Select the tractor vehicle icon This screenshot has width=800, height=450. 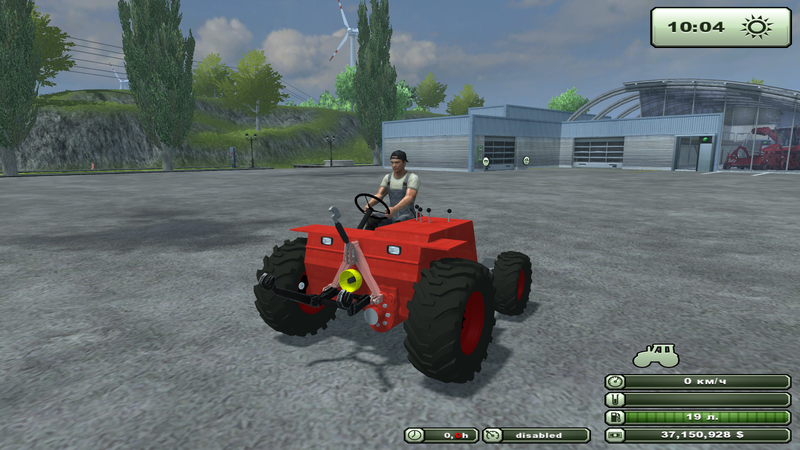point(655,355)
